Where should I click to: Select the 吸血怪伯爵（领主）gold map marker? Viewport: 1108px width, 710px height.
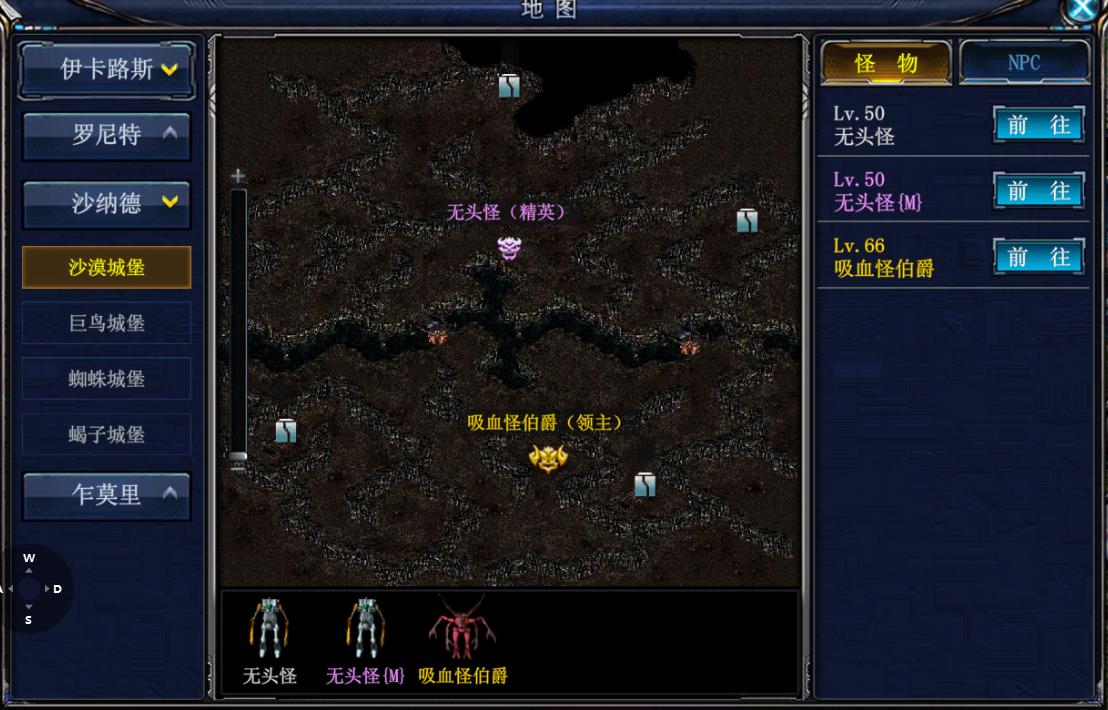coord(548,458)
